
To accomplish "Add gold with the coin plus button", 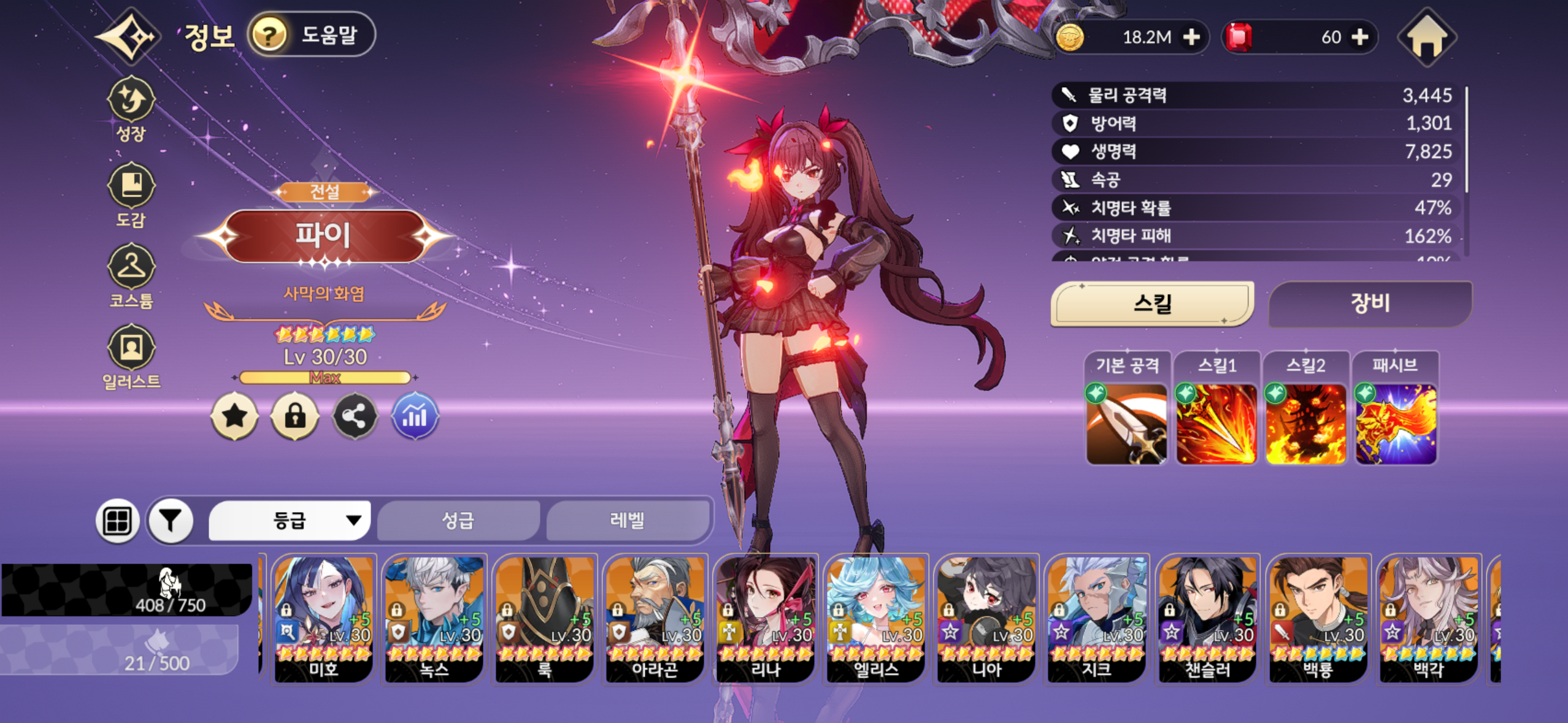I will click(x=1191, y=37).
